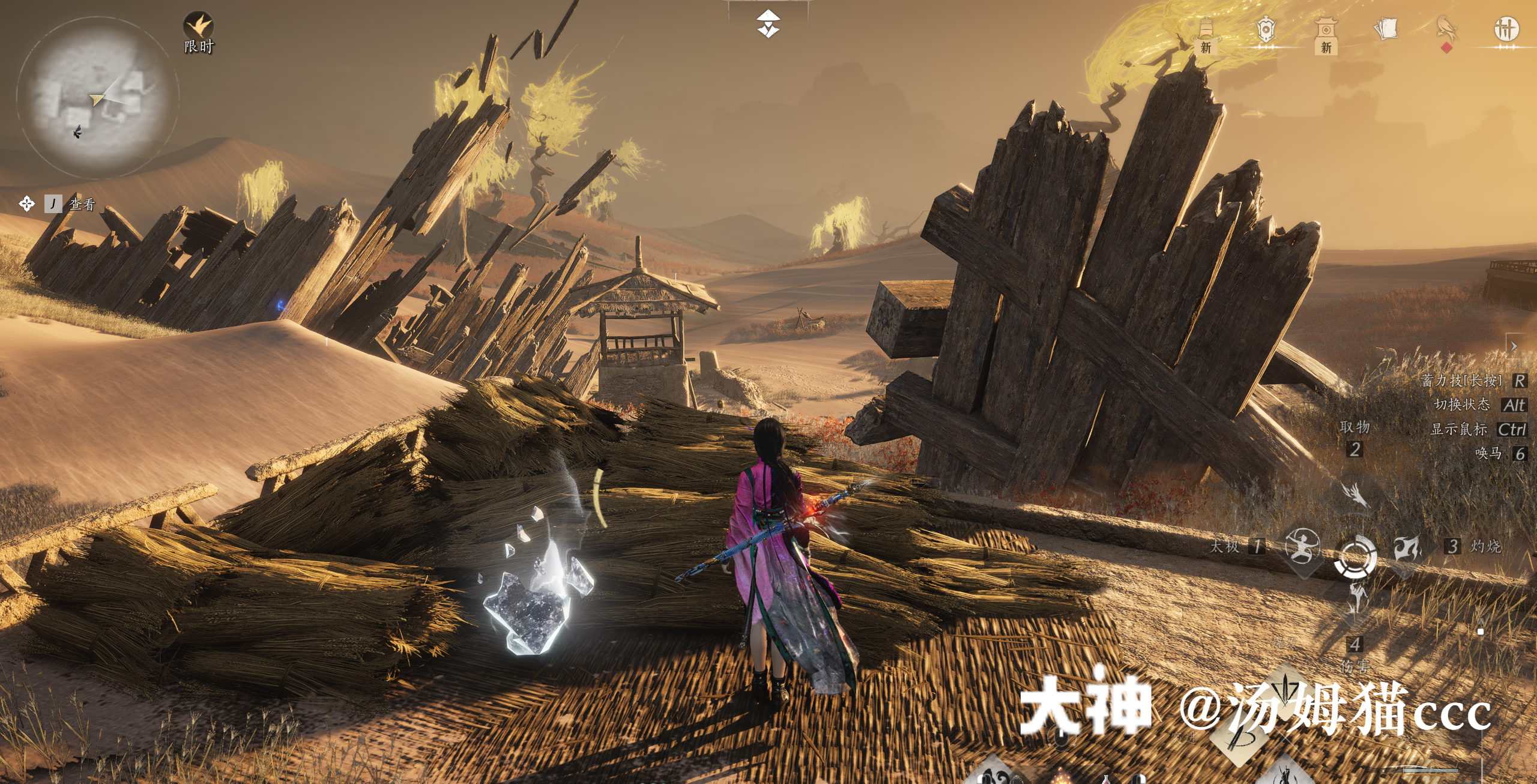The width and height of the screenshot is (1537, 784).
Task: Expand the dropdown marker at top center
Action: click(768, 23)
